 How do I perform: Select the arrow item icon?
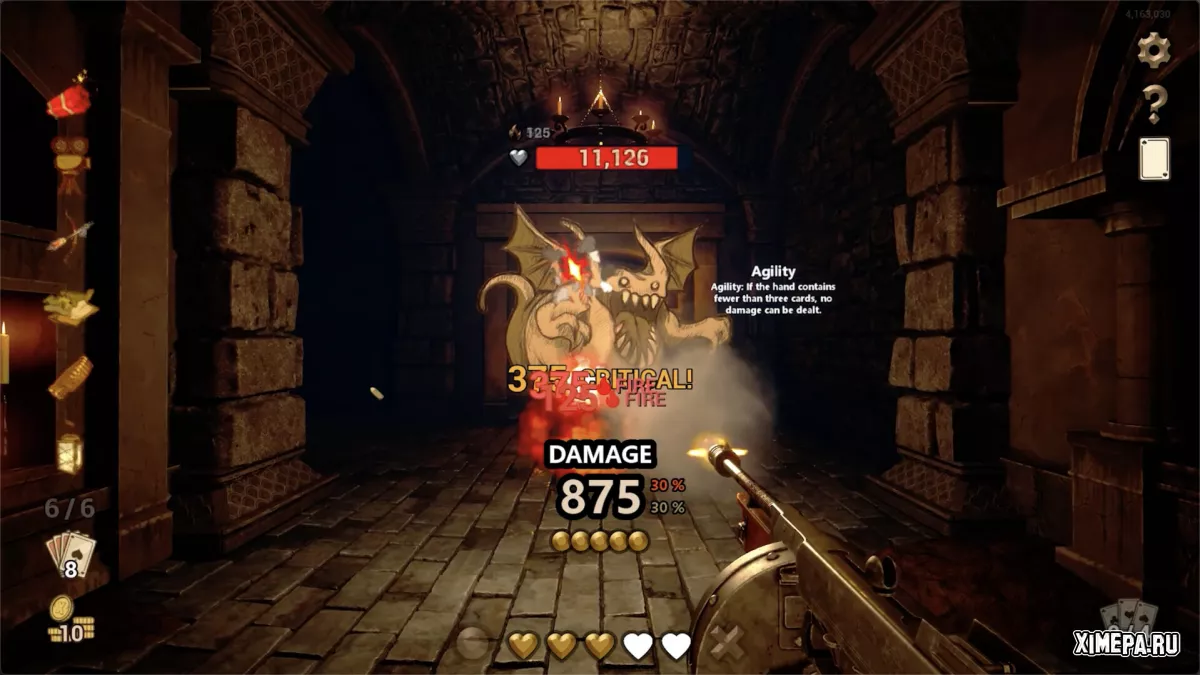70,237
